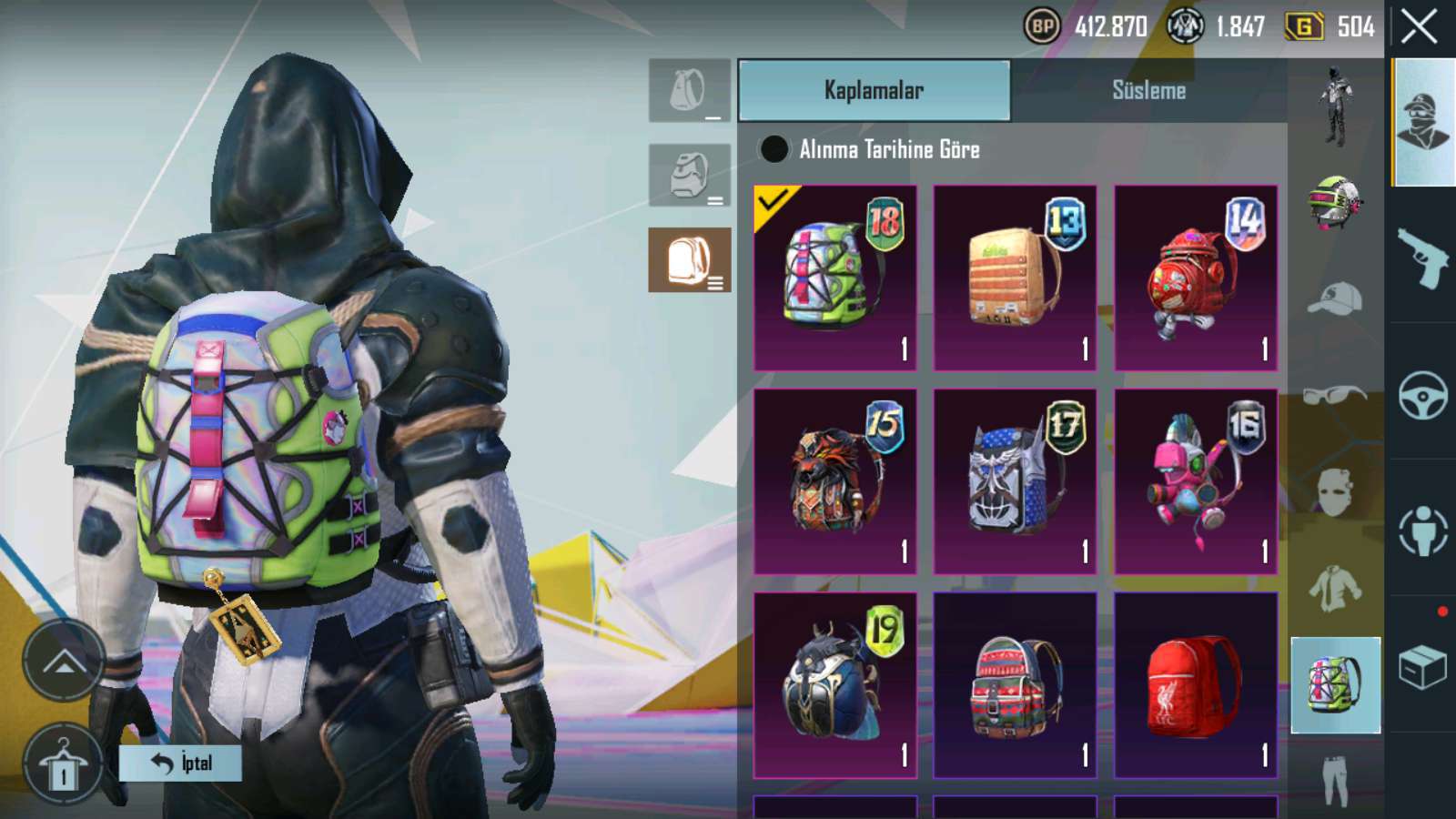Image resolution: width=1456 pixels, height=819 pixels.
Task: Click the İptal undo button
Action: coord(180,763)
